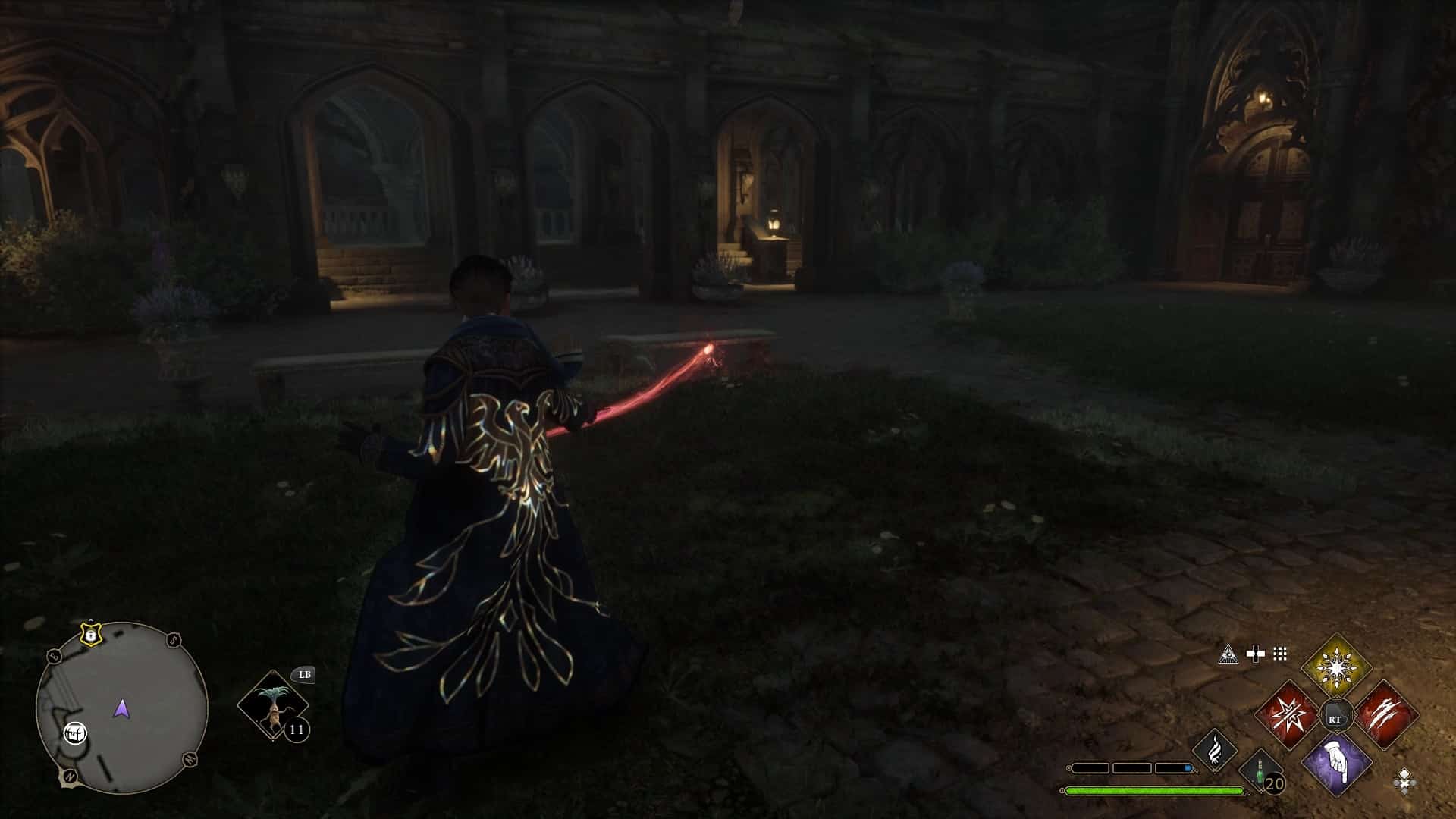Screen dimensions: 1456x819
Task: Click the player arrow on the minimap
Action: coord(121,709)
